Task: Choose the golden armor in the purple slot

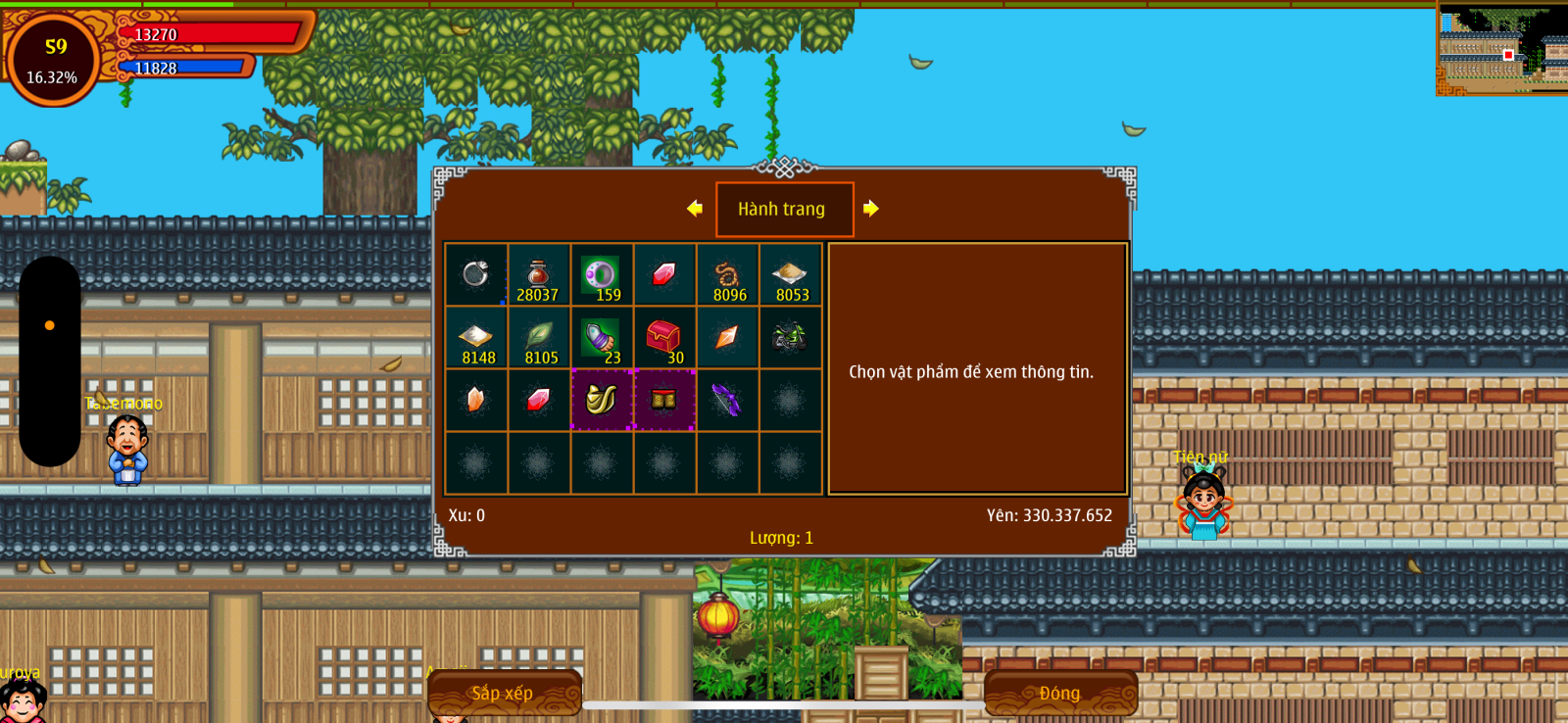Action: [601, 400]
